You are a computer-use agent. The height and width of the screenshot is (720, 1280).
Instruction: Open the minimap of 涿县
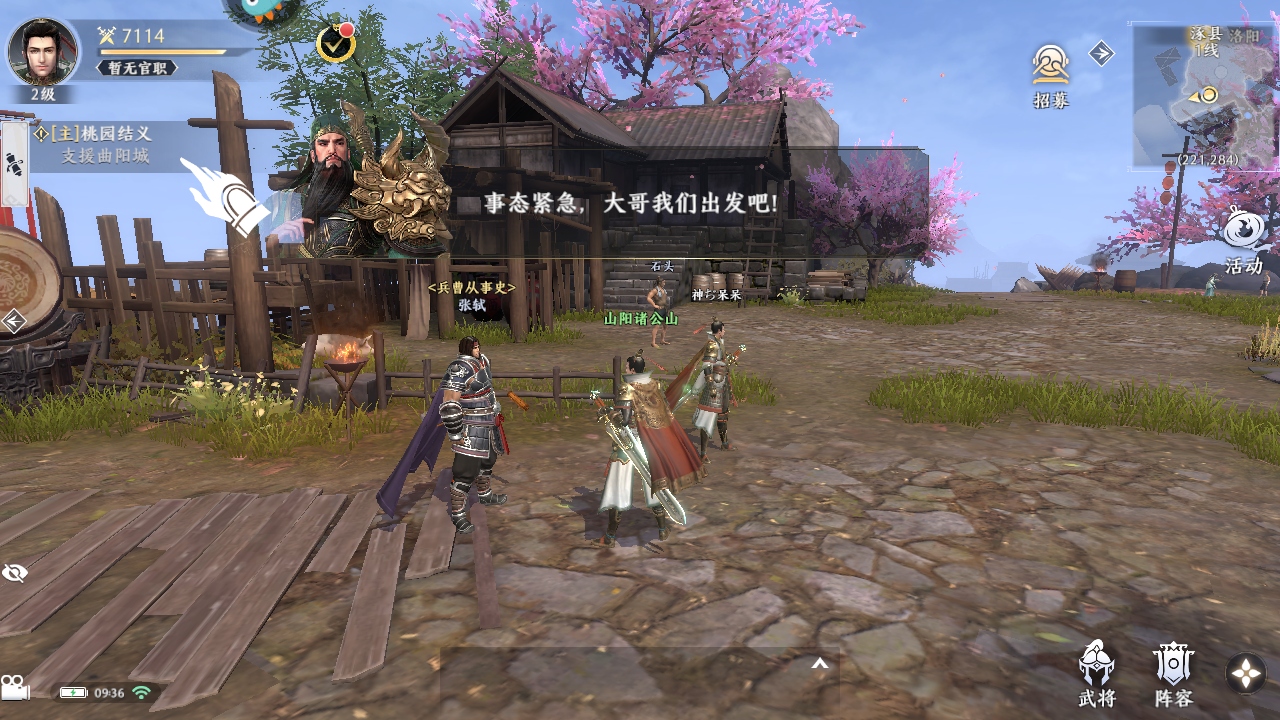[1204, 95]
